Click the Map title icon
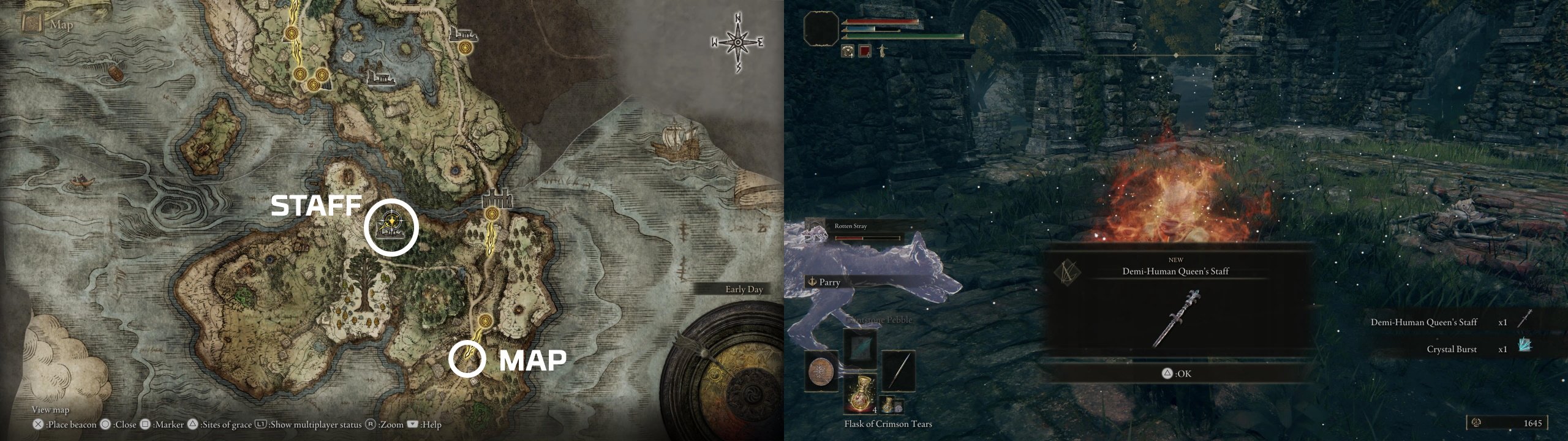Screen dimensions: 1568x441 point(31,24)
